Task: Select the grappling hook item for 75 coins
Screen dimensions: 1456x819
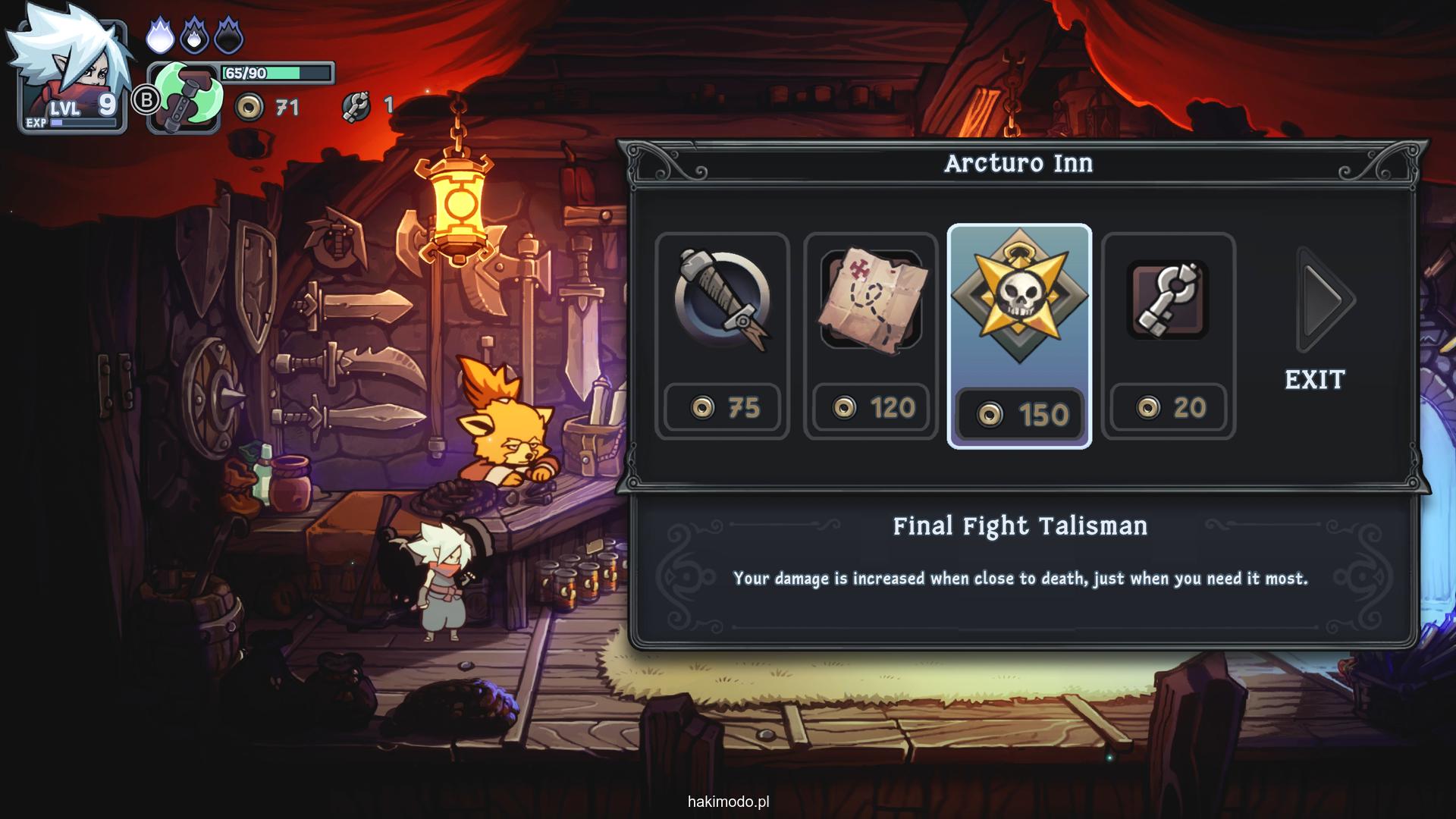Action: (722, 335)
